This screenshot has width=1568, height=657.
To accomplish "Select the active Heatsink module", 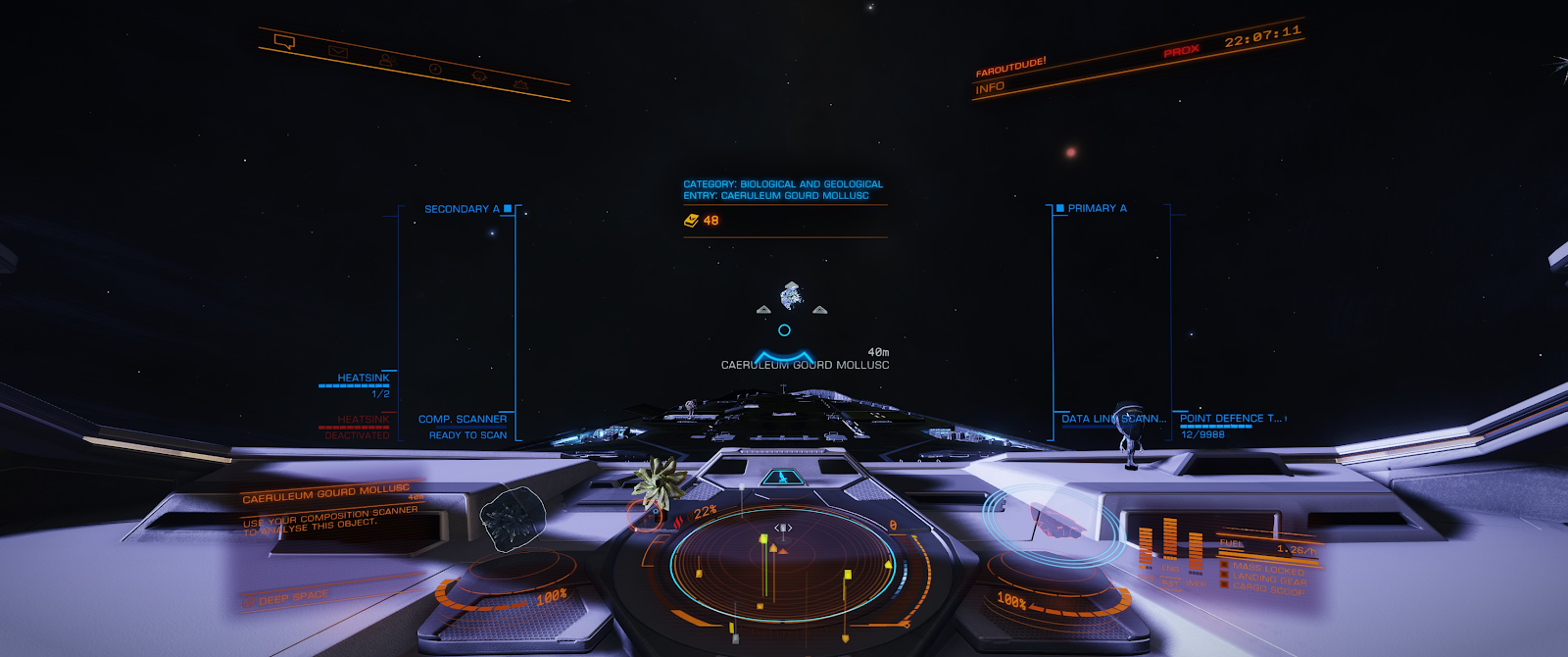I will [363, 379].
